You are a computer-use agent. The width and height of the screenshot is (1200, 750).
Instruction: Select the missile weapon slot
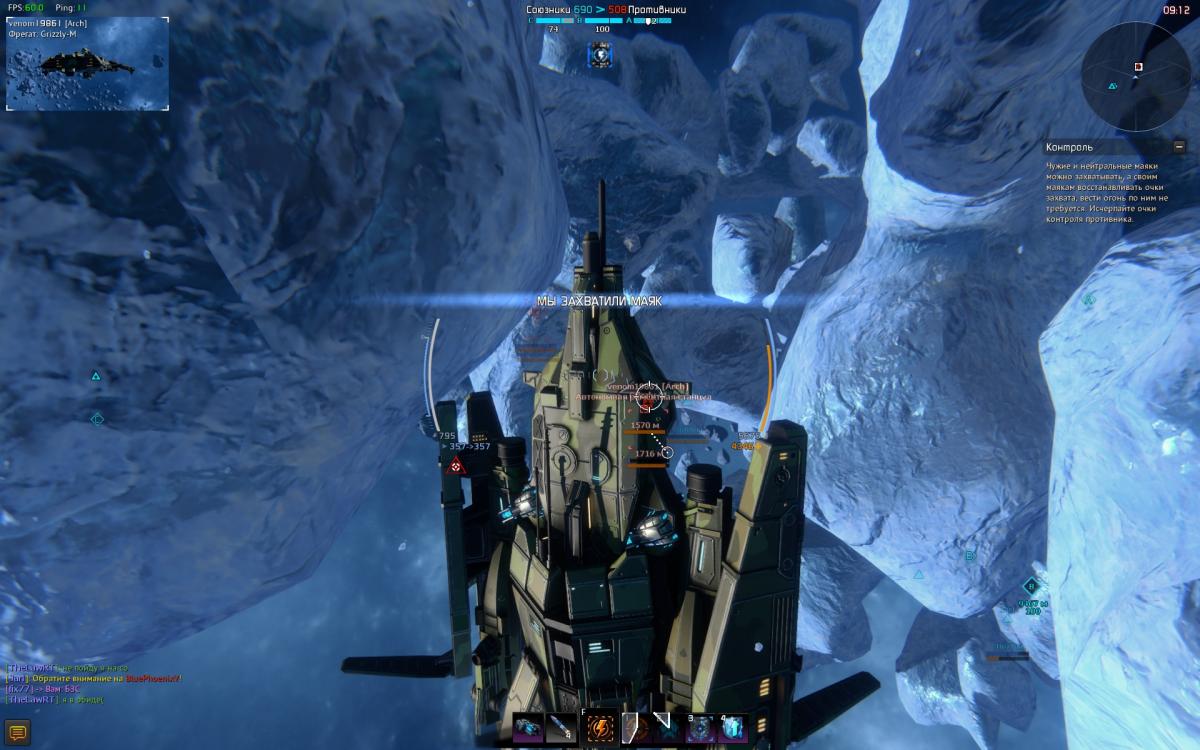[562, 729]
